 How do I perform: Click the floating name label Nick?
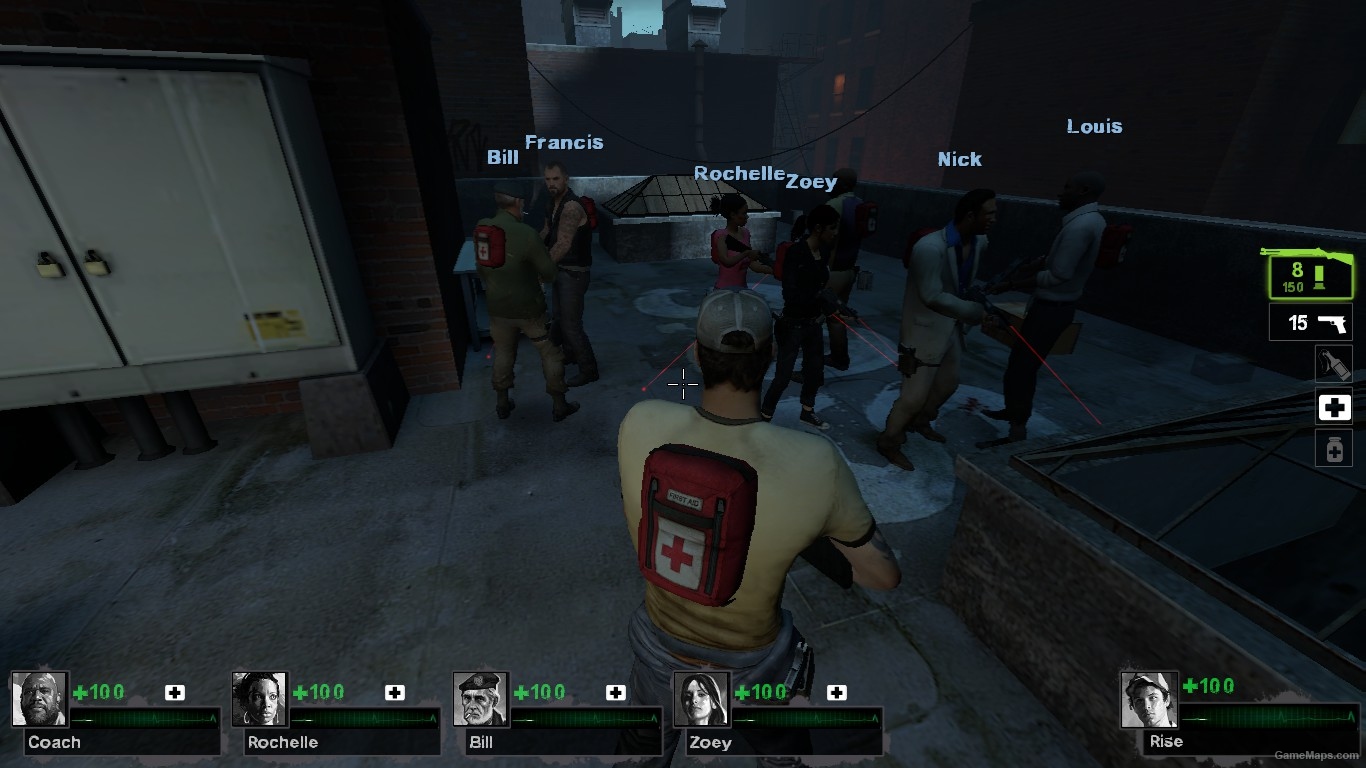pyautogui.click(x=959, y=158)
